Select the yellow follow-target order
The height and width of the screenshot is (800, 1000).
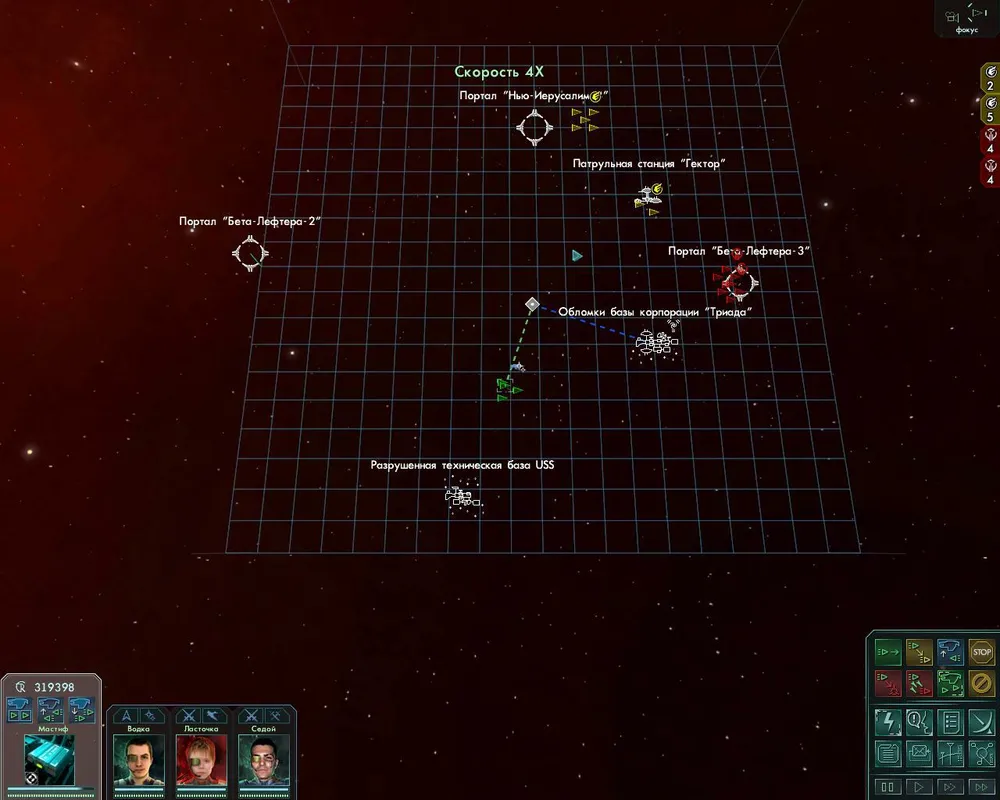919,653
